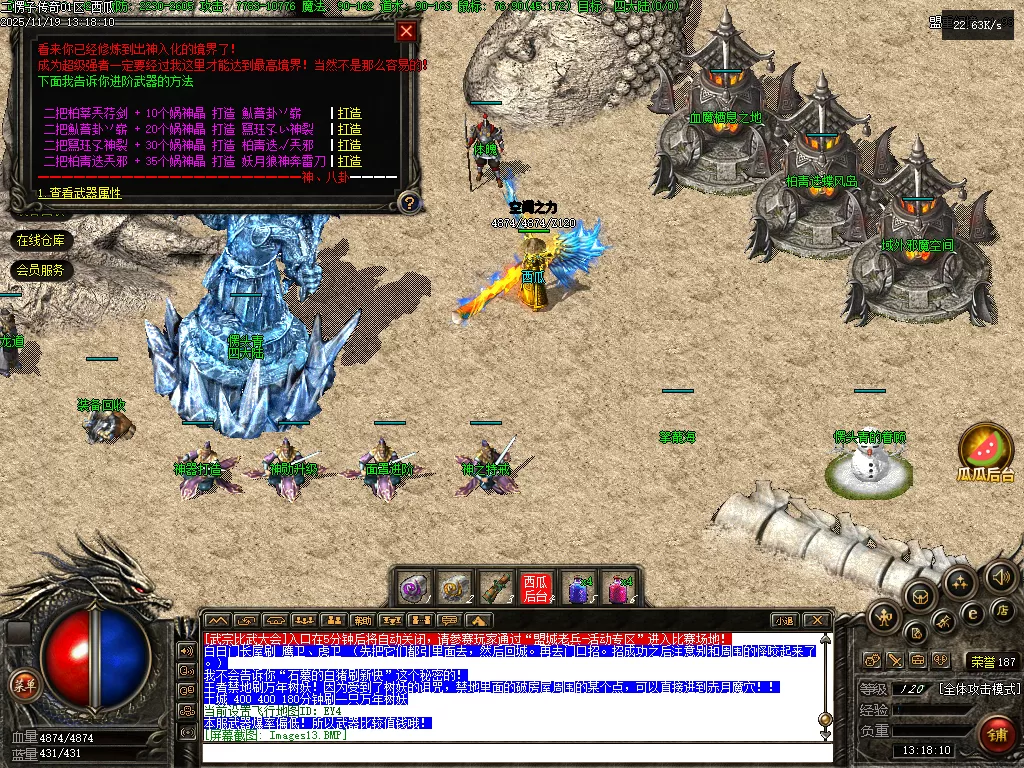Screen dimensions: 1024x768
Task: Forge using the 10 crystal recipe link
Action: tap(349, 113)
